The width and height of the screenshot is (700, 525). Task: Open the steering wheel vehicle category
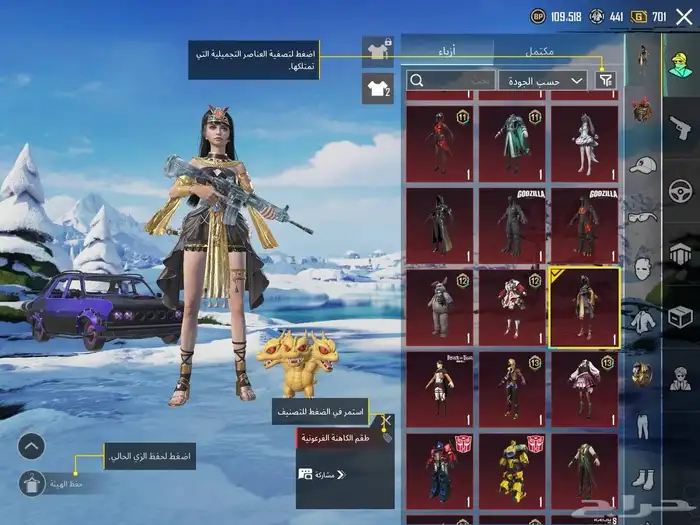[680, 189]
